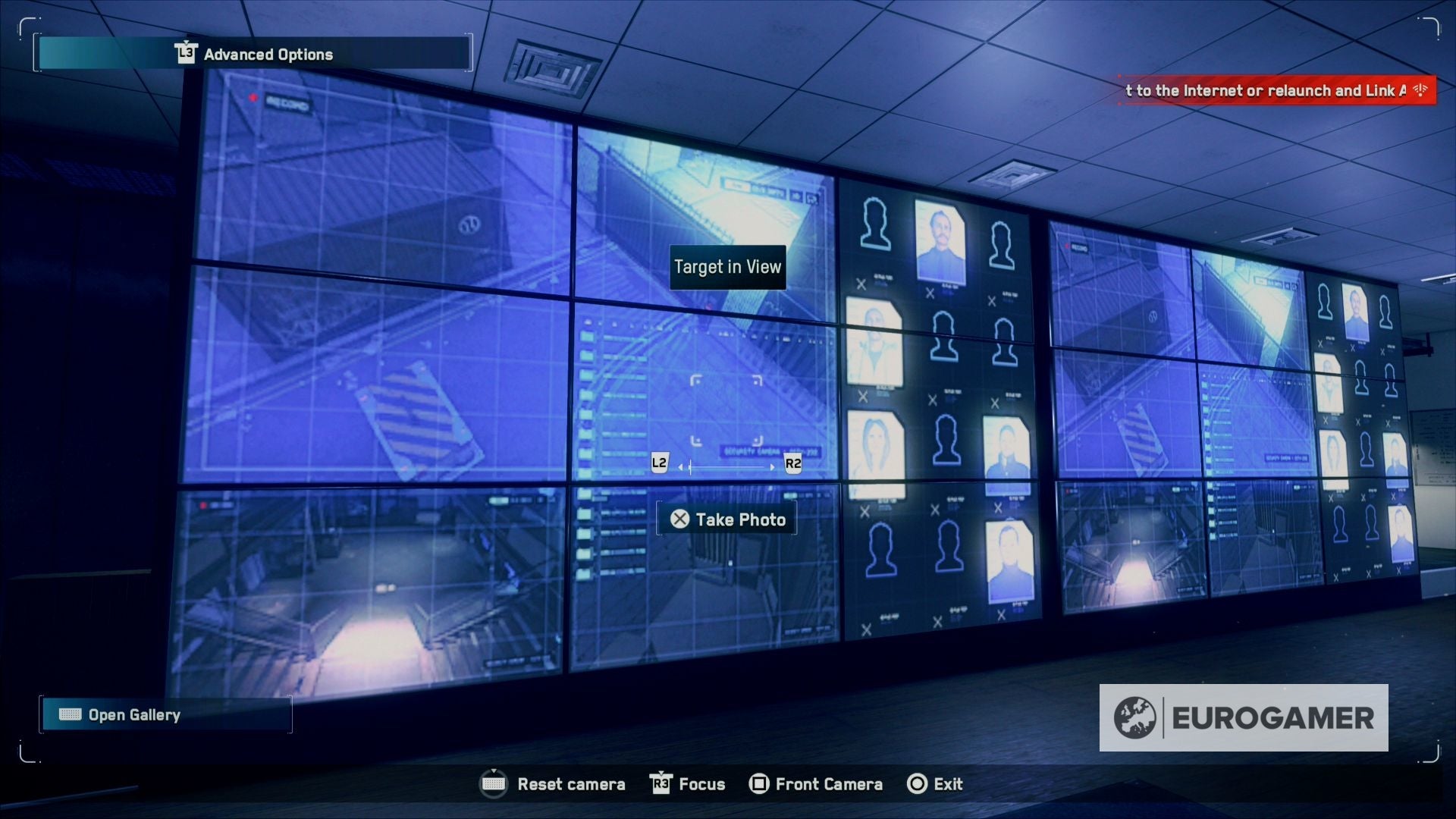
Task: Click the X button icon in Take Photo prompt
Action: 680,519
